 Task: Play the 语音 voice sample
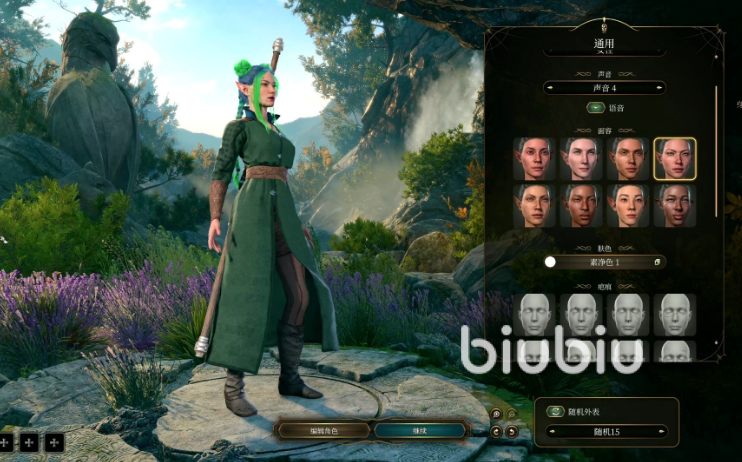(x=594, y=108)
